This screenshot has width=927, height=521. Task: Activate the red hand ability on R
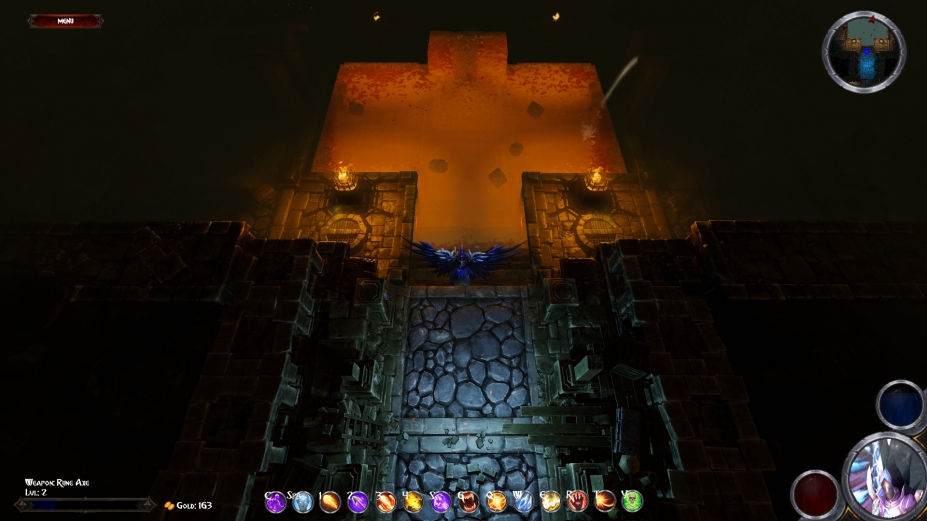click(578, 502)
